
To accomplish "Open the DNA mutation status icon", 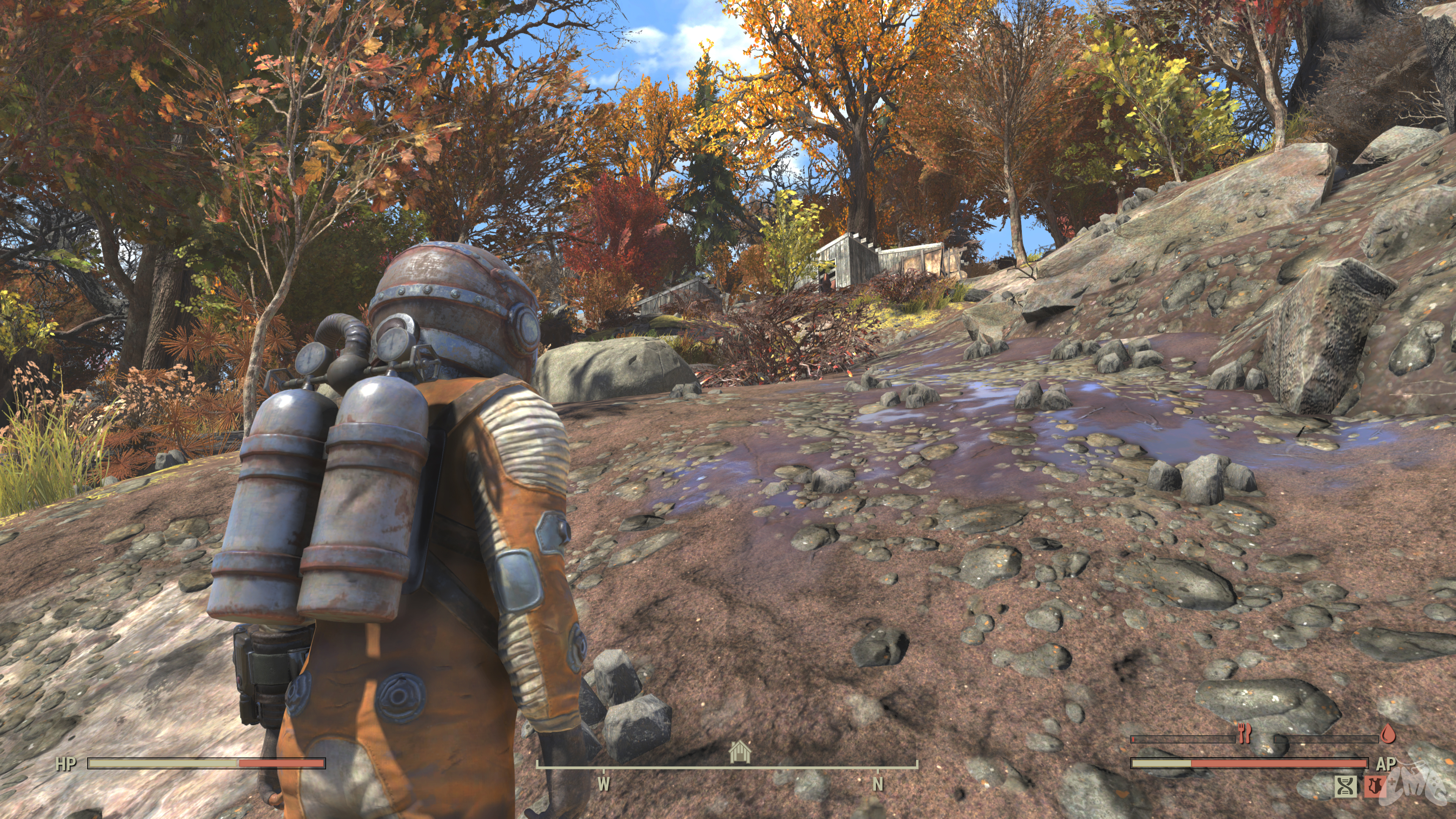I will [1346, 786].
